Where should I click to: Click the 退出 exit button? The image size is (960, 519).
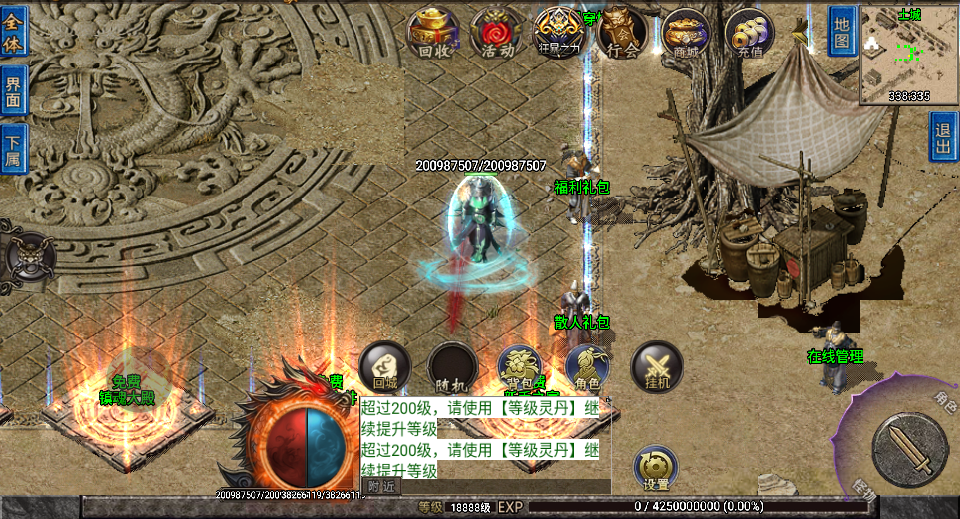pos(943,137)
